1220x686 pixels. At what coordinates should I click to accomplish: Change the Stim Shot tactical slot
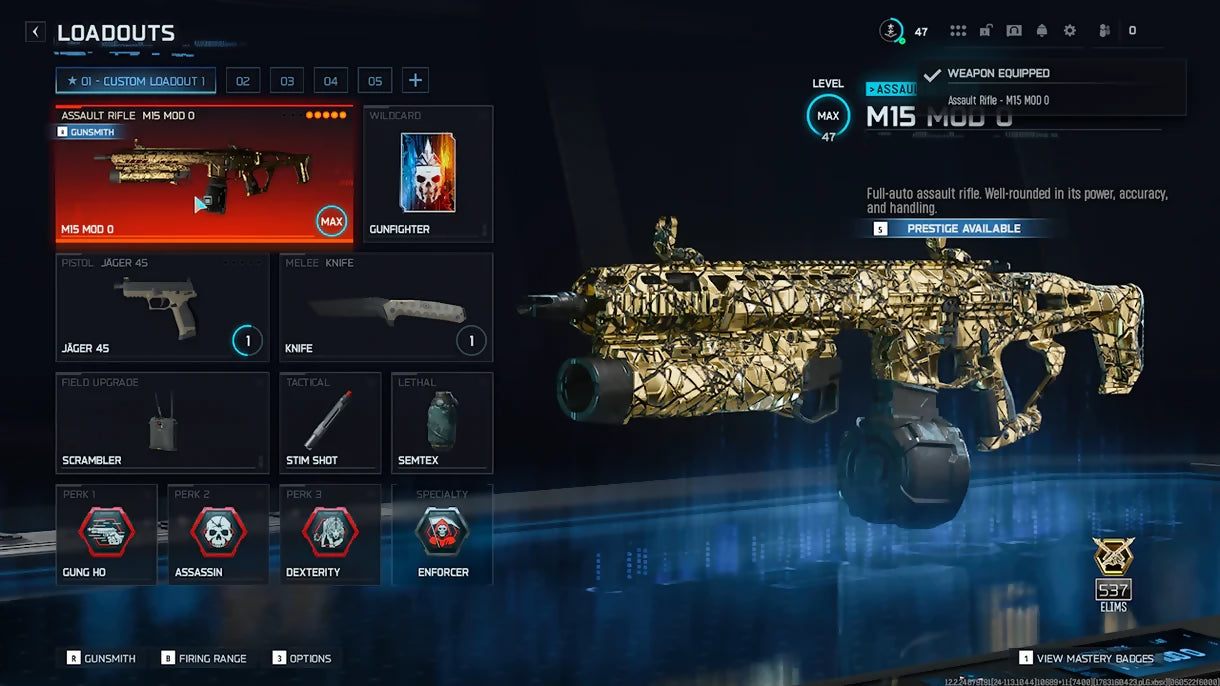(x=330, y=422)
